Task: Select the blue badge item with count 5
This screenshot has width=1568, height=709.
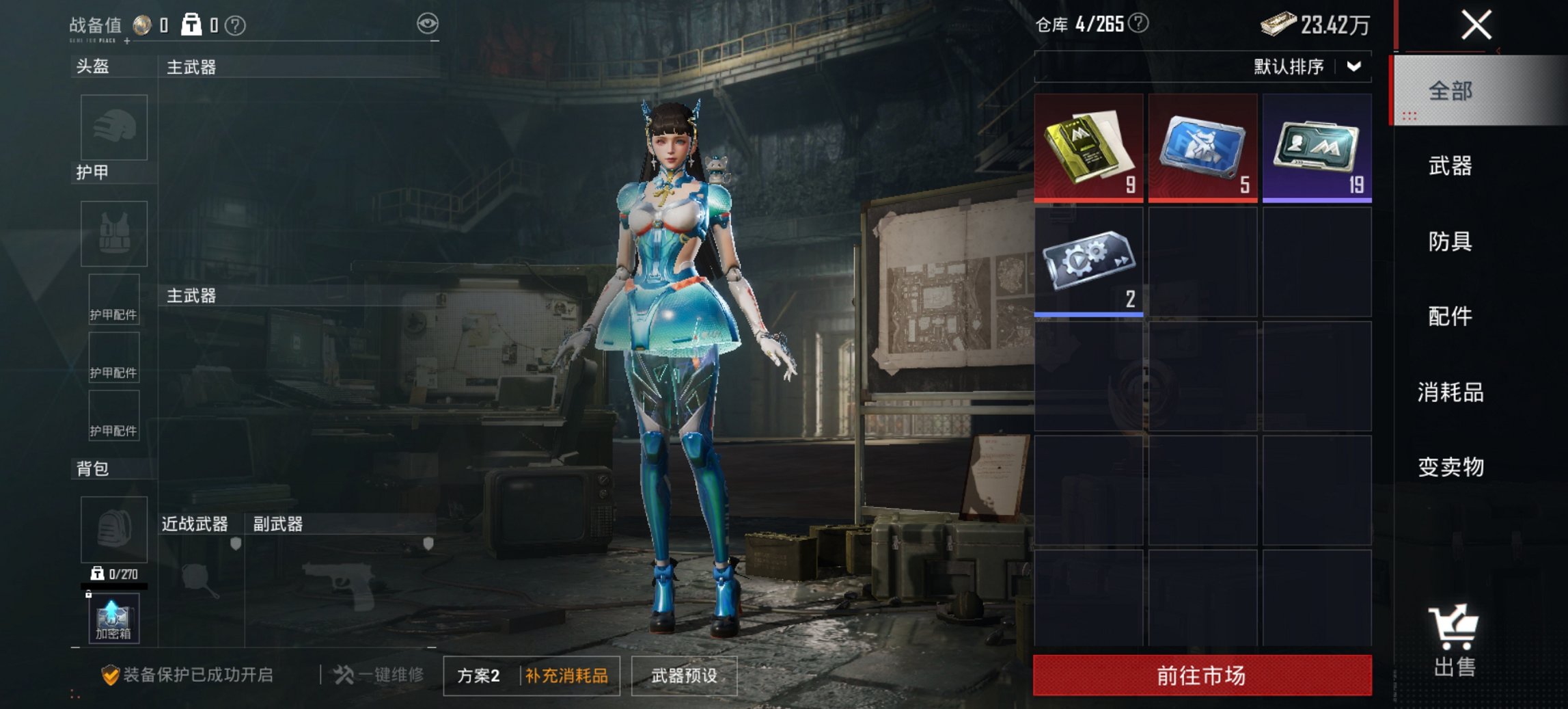Action: point(1202,145)
